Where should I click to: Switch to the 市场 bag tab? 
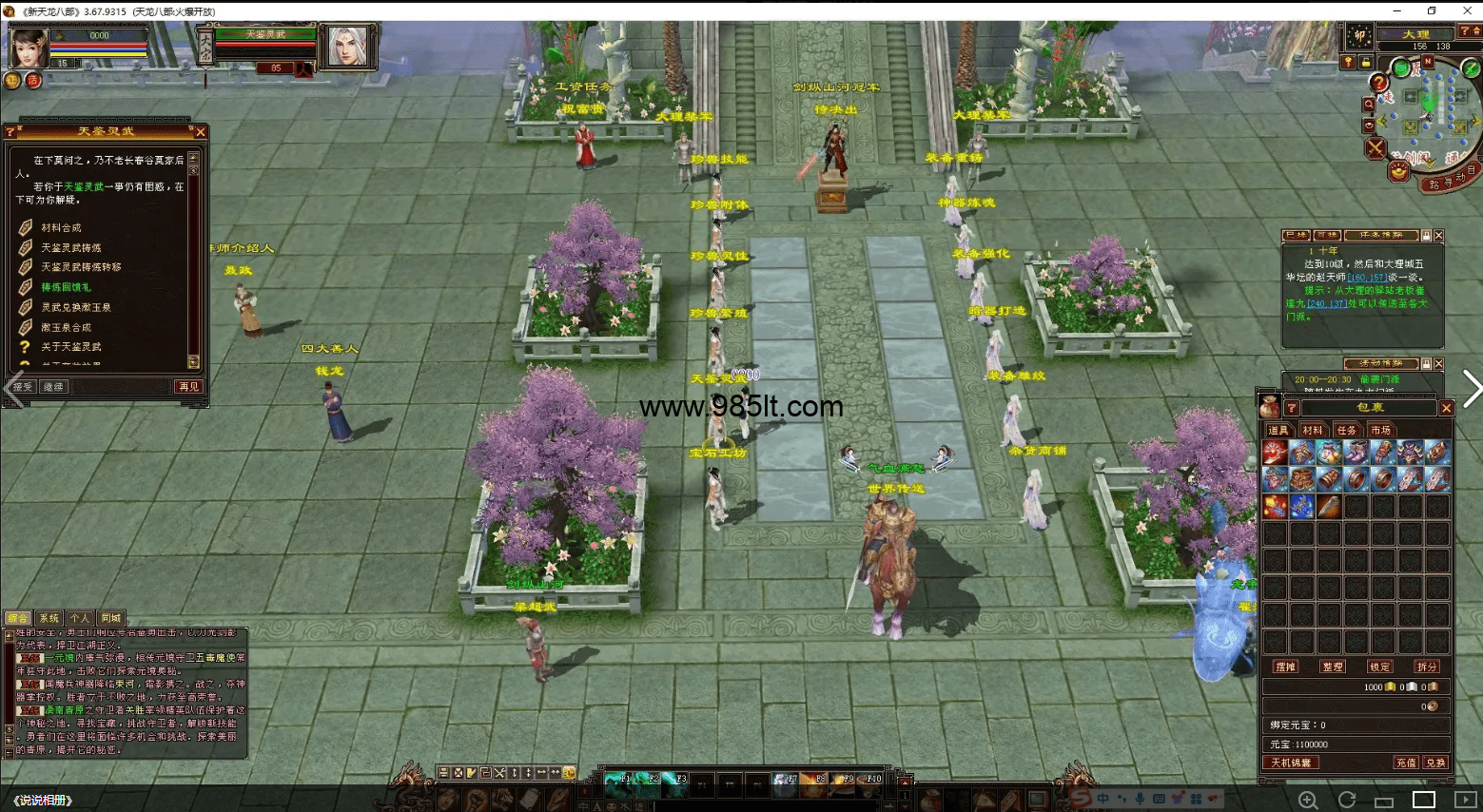1380,431
